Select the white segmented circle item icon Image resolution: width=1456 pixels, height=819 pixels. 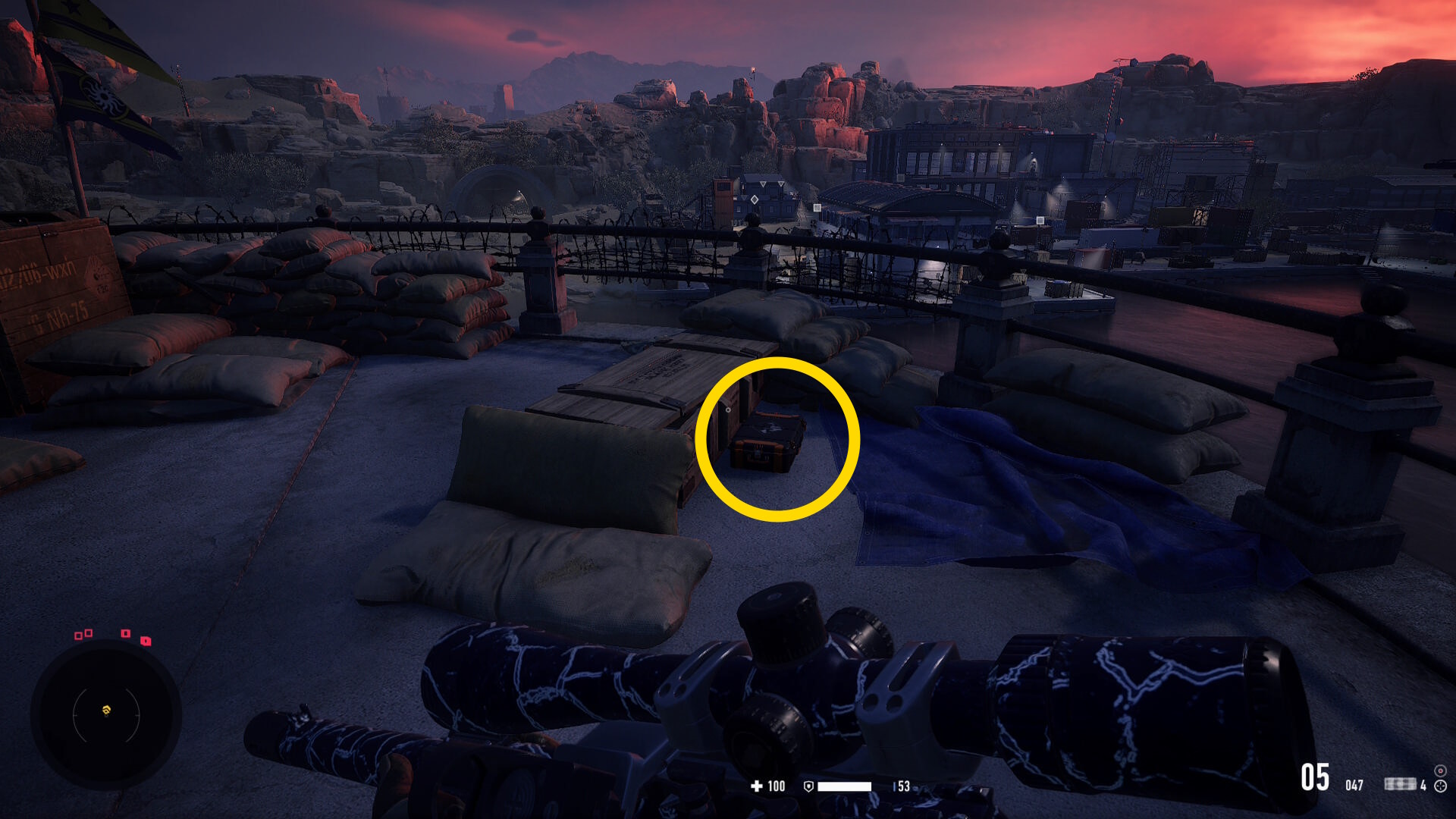(x=1440, y=786)
